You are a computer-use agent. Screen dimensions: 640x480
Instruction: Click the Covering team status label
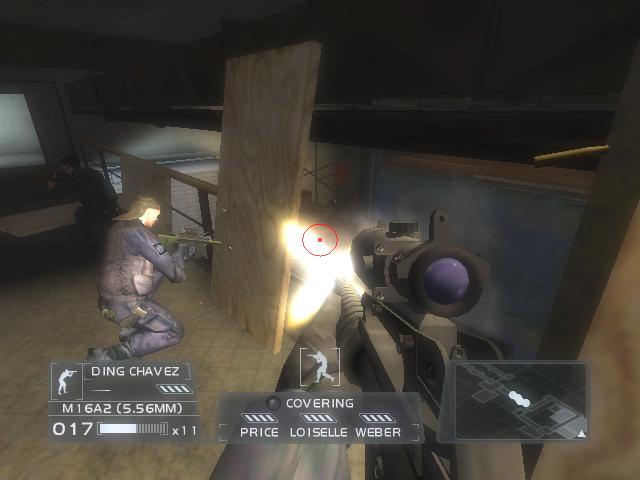pos(320,403)
